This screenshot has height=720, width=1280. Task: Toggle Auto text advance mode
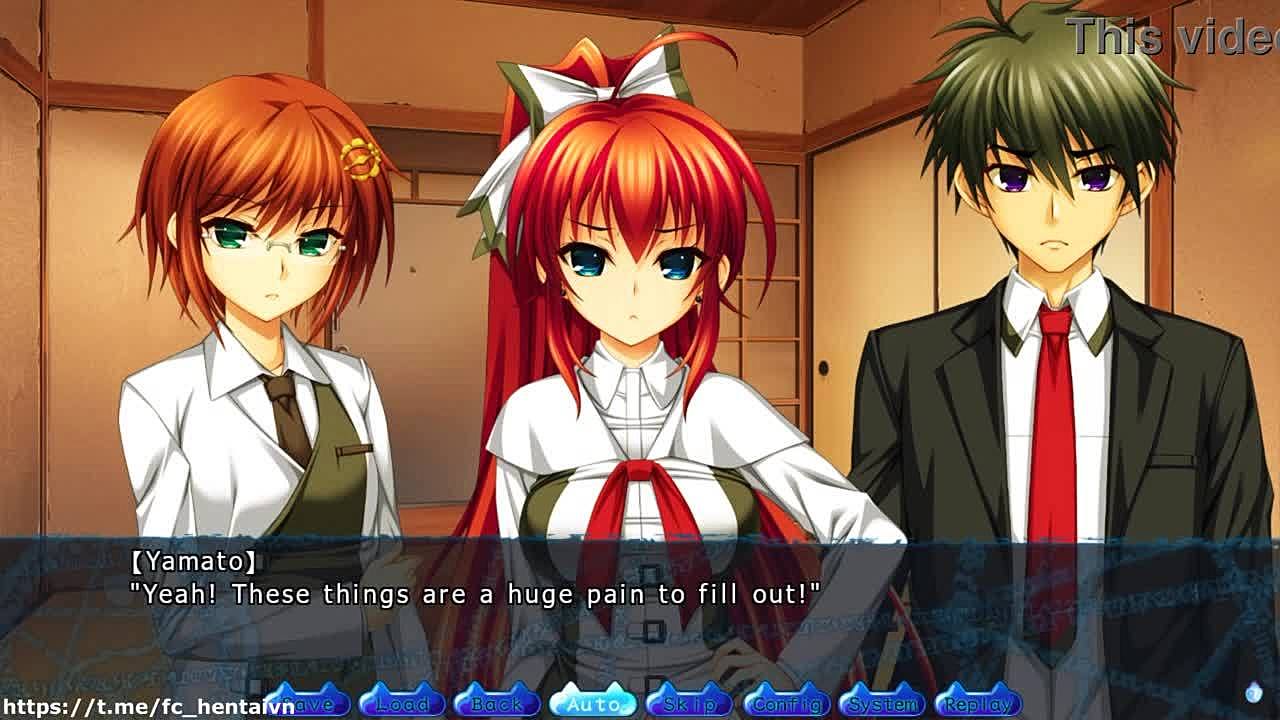(x=594, y=703)
